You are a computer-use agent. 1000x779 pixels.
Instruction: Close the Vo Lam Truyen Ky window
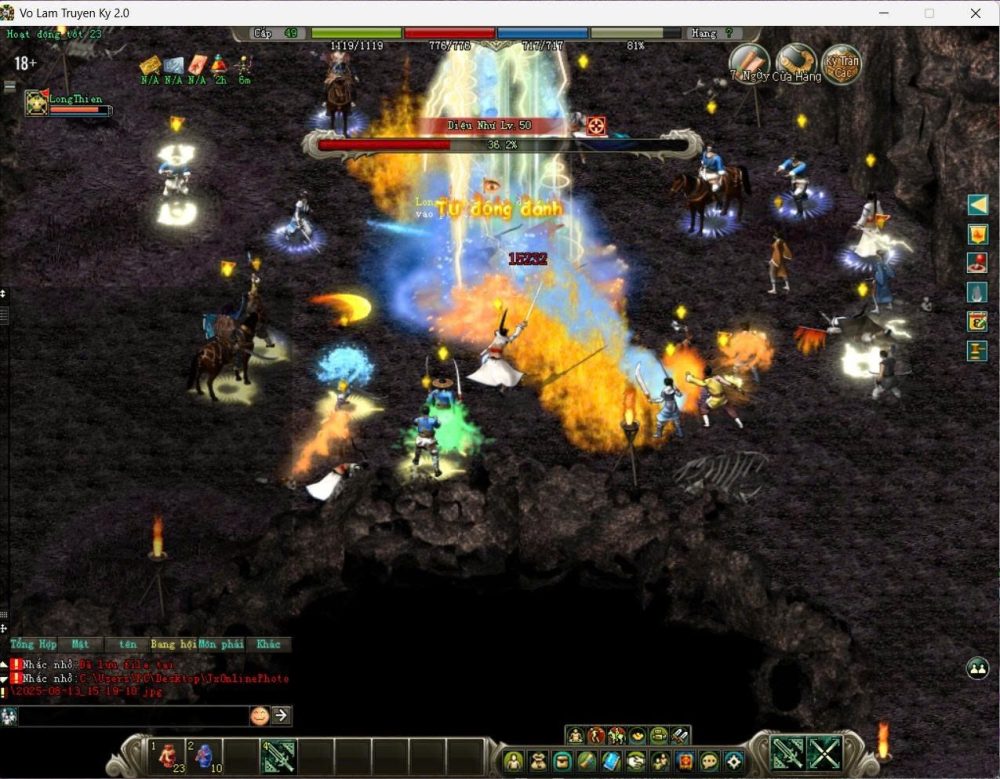coord(975,13)
